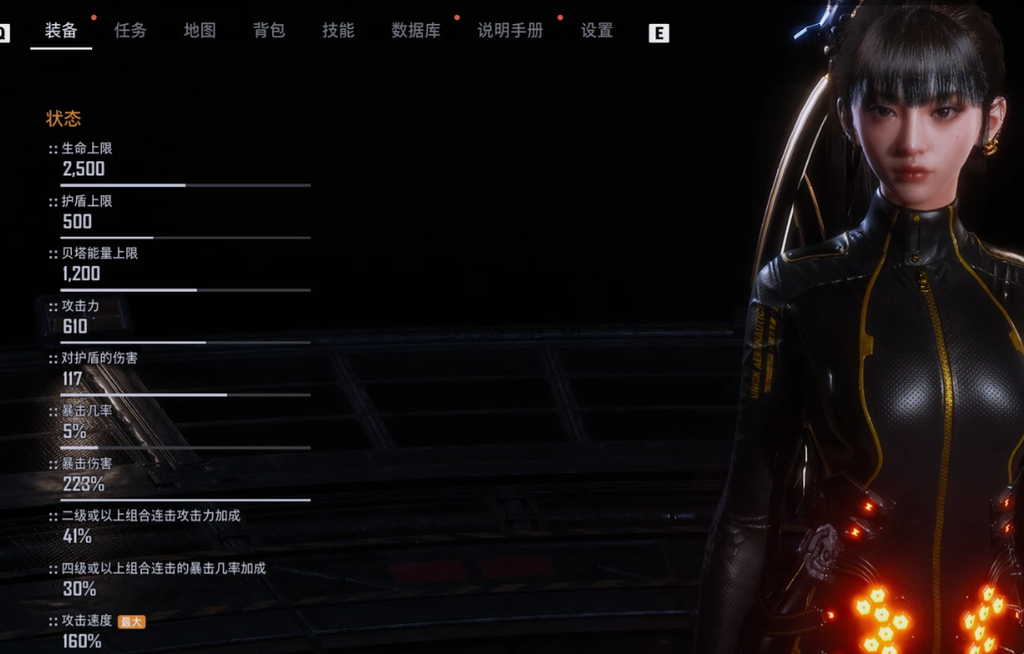The width and height of the screenshot is (1024, 654).
Task: Show the 数据库 database tab
Action: coord(416,31)
